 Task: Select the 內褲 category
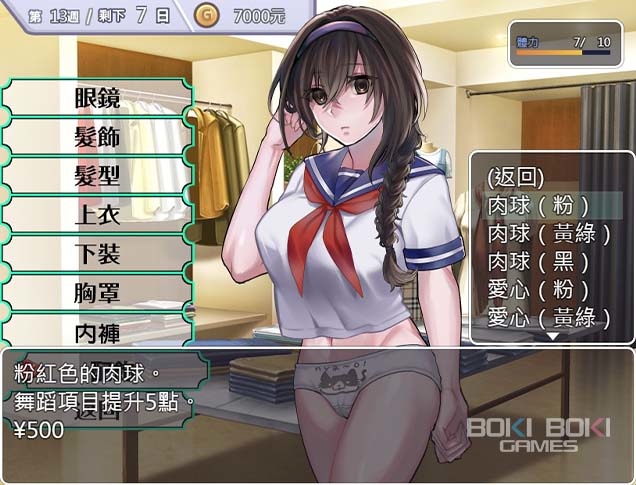coord(97,331)
